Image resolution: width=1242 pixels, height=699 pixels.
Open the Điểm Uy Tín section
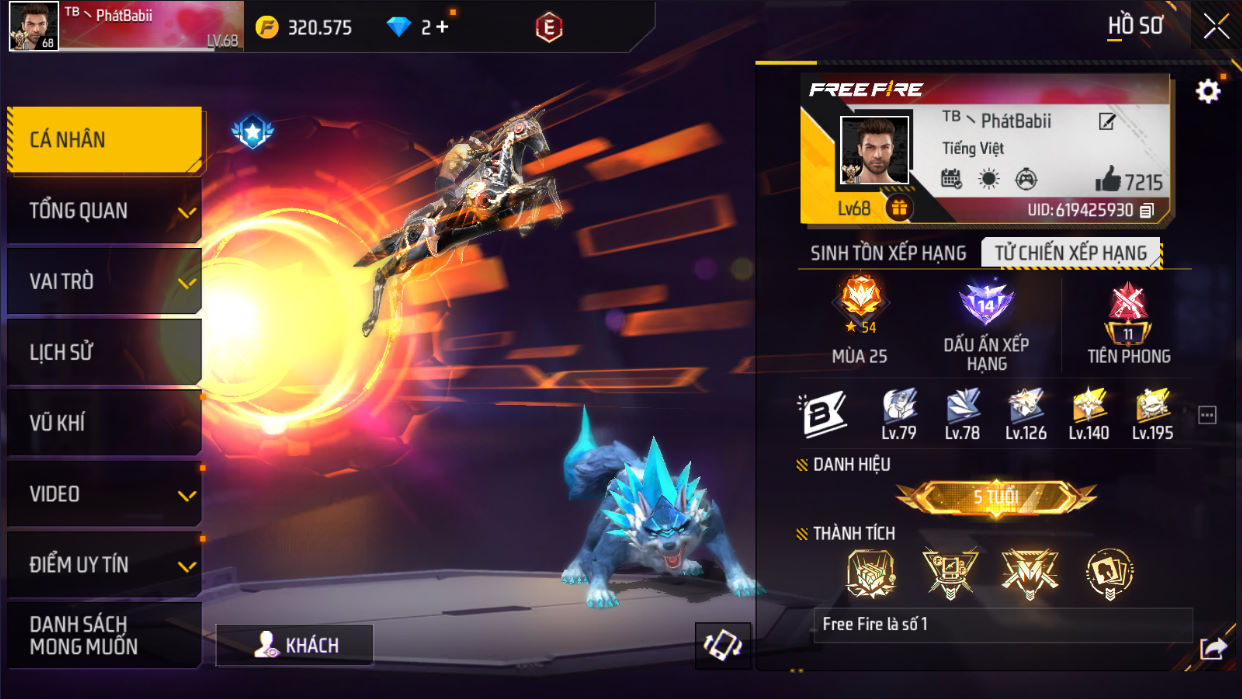(x=104, y=565)
